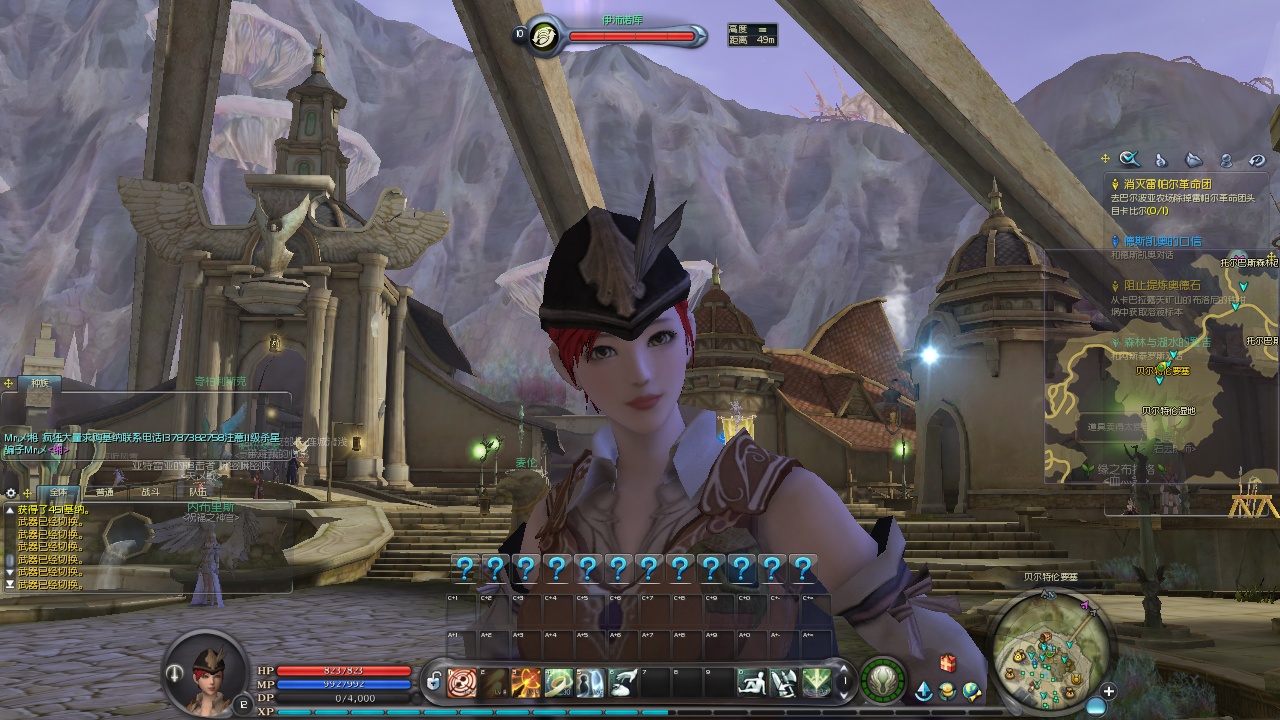This screenshot has width=1280, height=720.
Task: Zoom in the minimap with the plus button
Action: click(x=1109, y=691)
